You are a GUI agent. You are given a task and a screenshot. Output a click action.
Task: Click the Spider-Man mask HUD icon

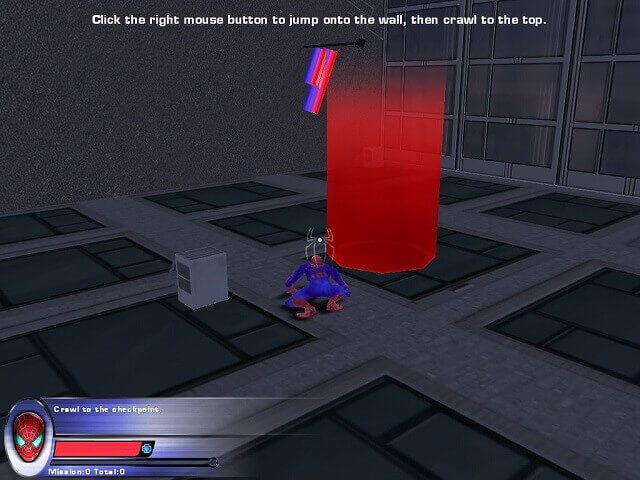click(x=29, y=432)
